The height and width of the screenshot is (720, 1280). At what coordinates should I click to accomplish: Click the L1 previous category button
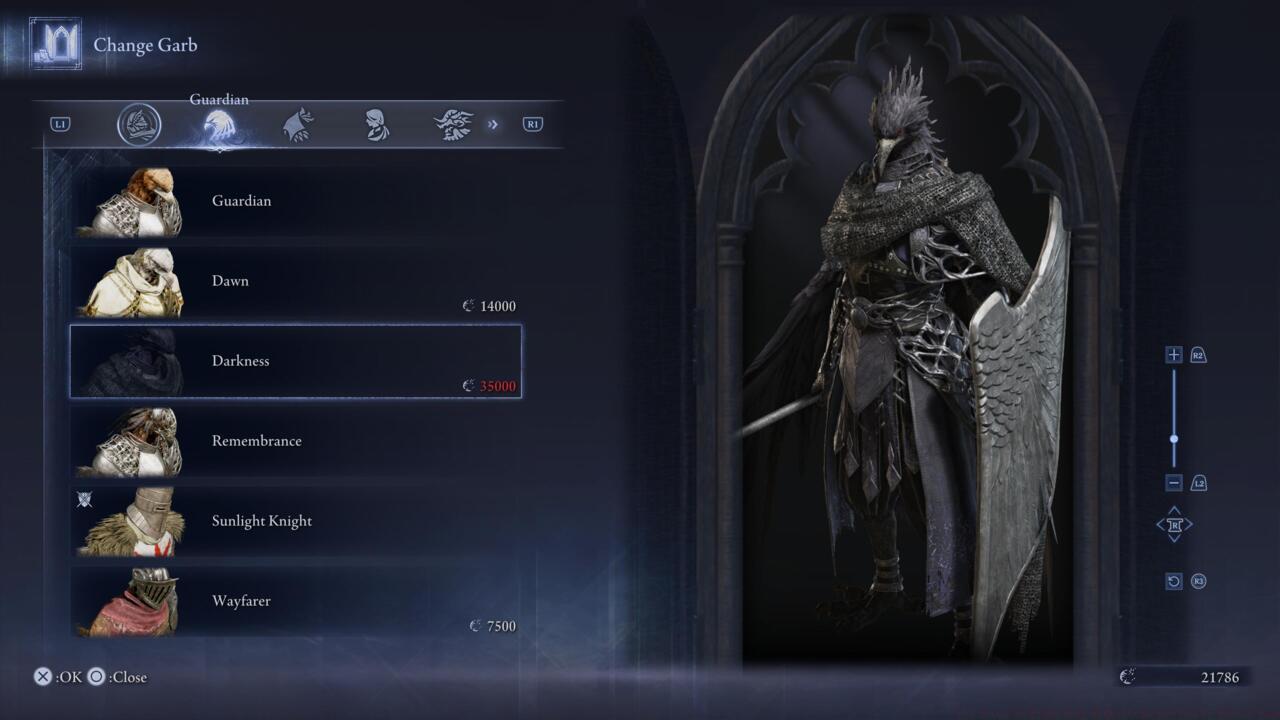(x=60, y=123)
